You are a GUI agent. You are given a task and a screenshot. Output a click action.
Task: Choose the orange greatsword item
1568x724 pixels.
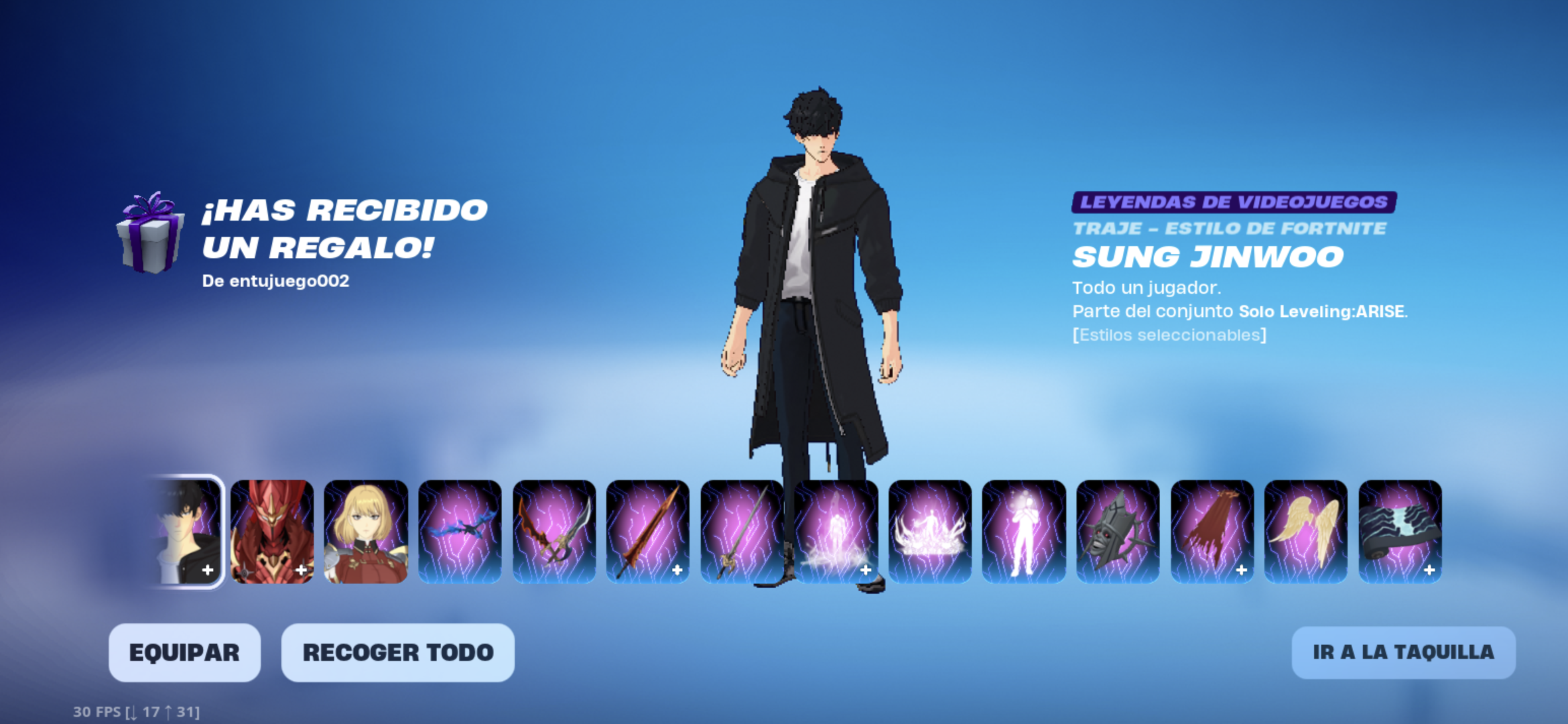pyautogui.click(x=648, y=531)
